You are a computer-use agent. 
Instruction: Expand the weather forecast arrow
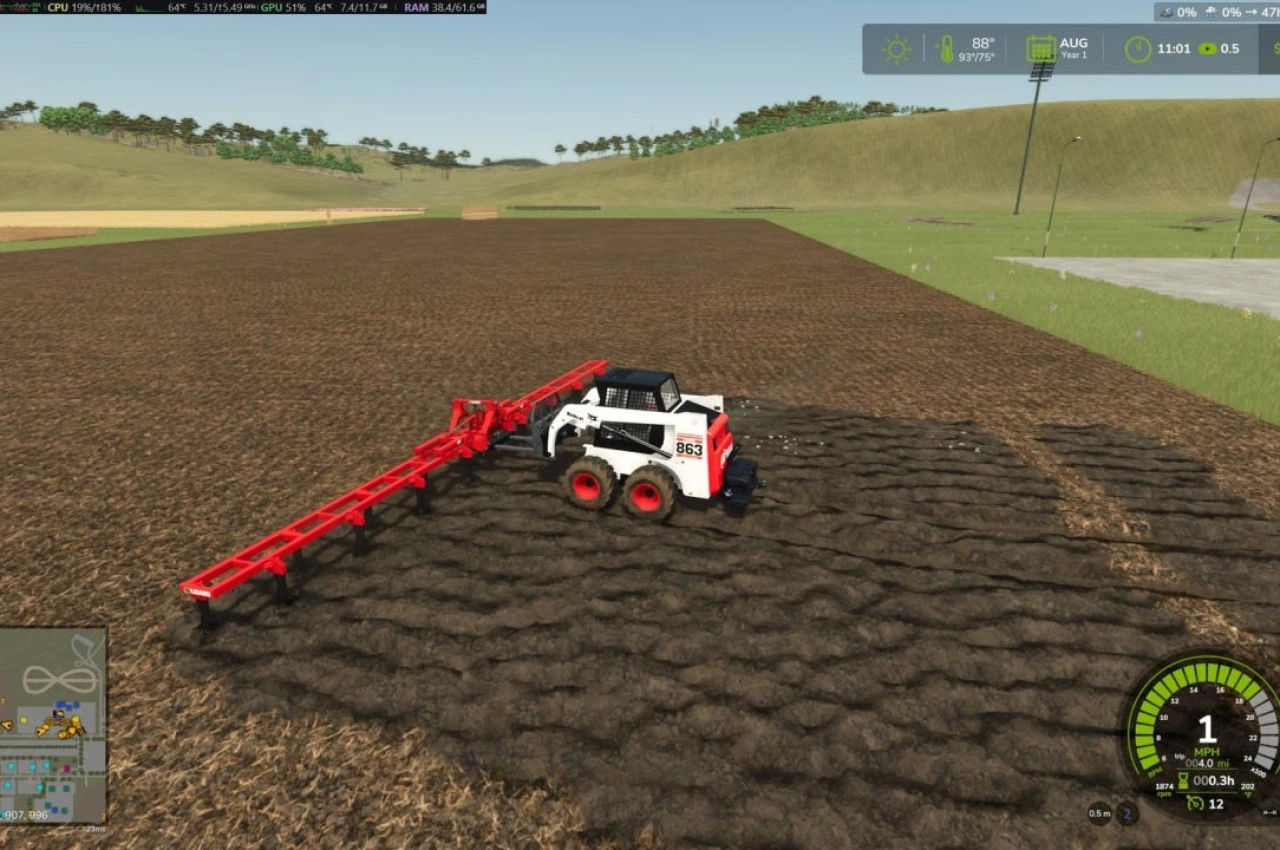(x=1252, y=12)
